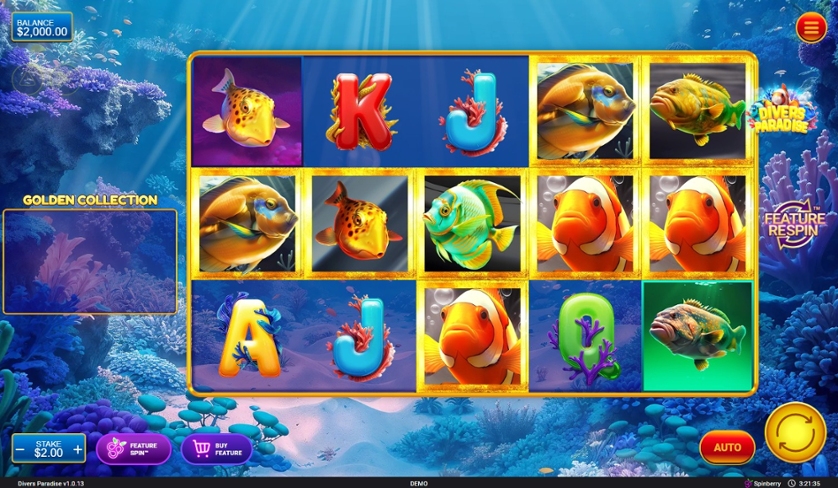Open the Buy Feature shop
Screen dimensions: 838x488
point(216,448)
